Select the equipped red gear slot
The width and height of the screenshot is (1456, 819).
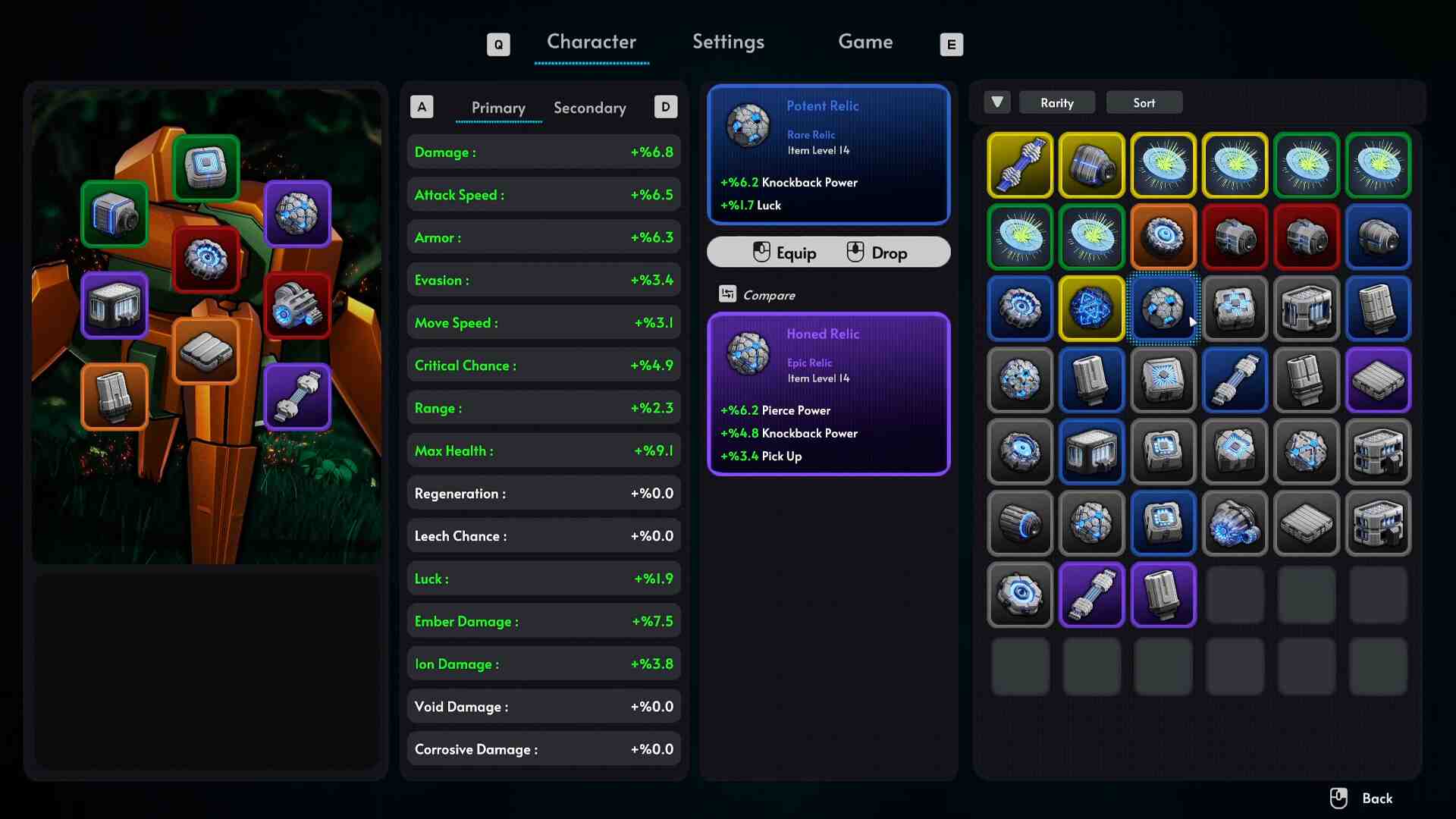coord(206,259)
